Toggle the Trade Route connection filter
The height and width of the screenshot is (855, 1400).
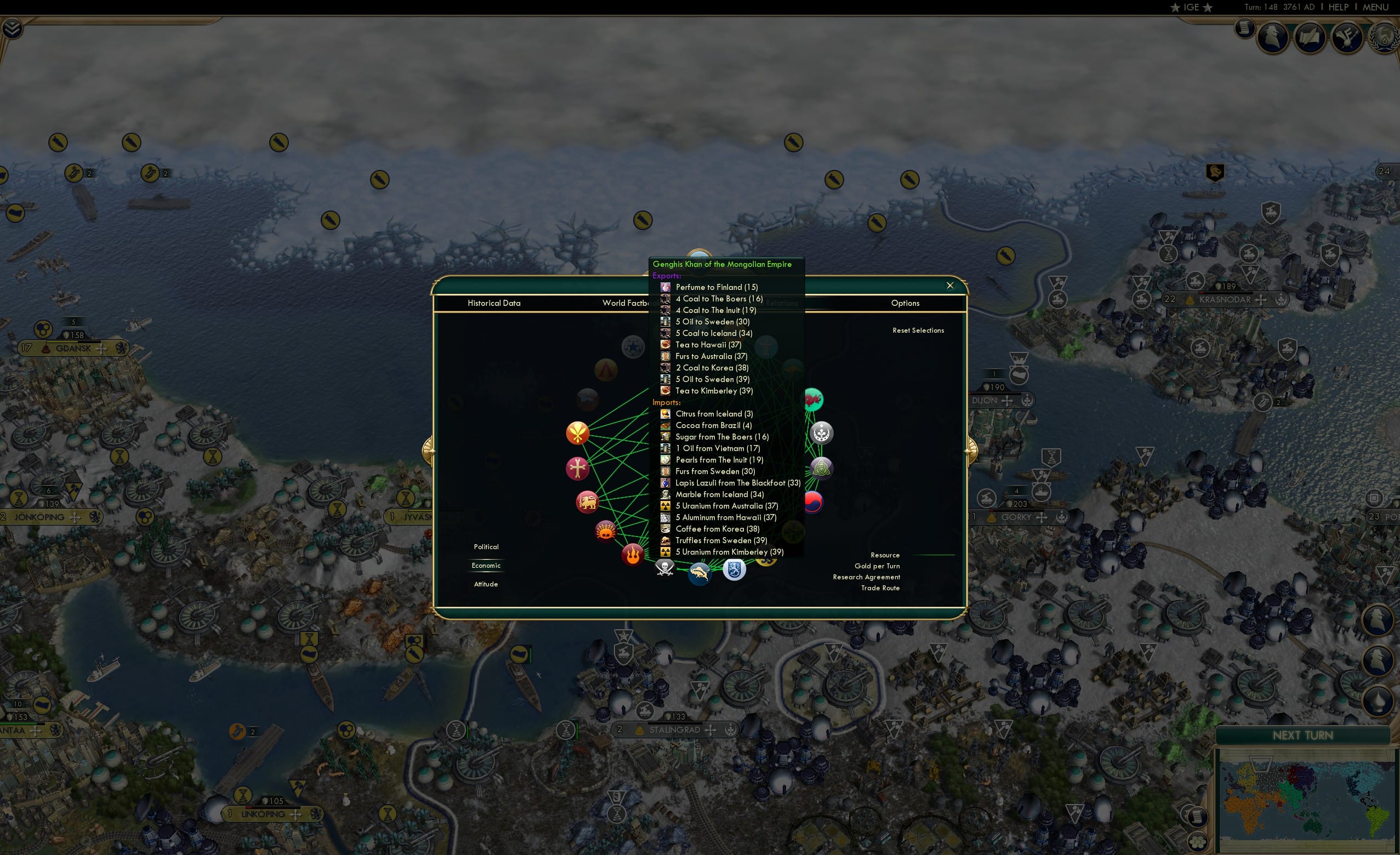[880, 588]
